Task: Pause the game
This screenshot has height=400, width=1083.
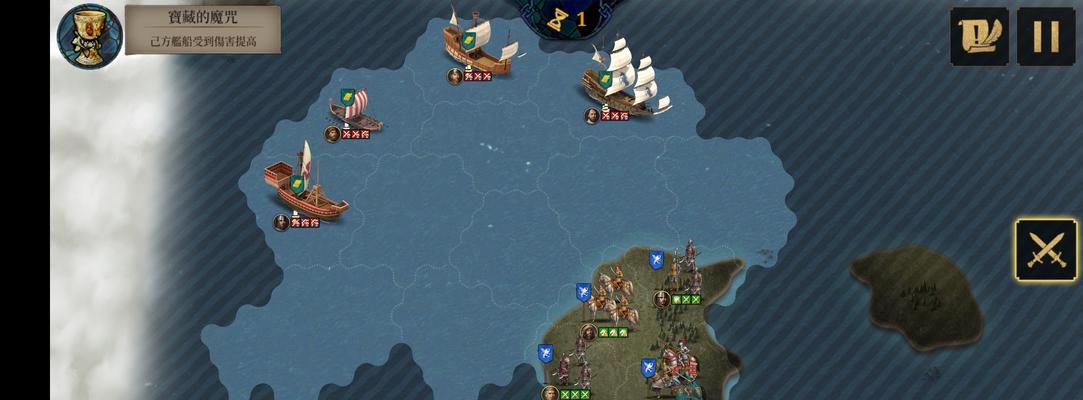Action: point(1045,37)
